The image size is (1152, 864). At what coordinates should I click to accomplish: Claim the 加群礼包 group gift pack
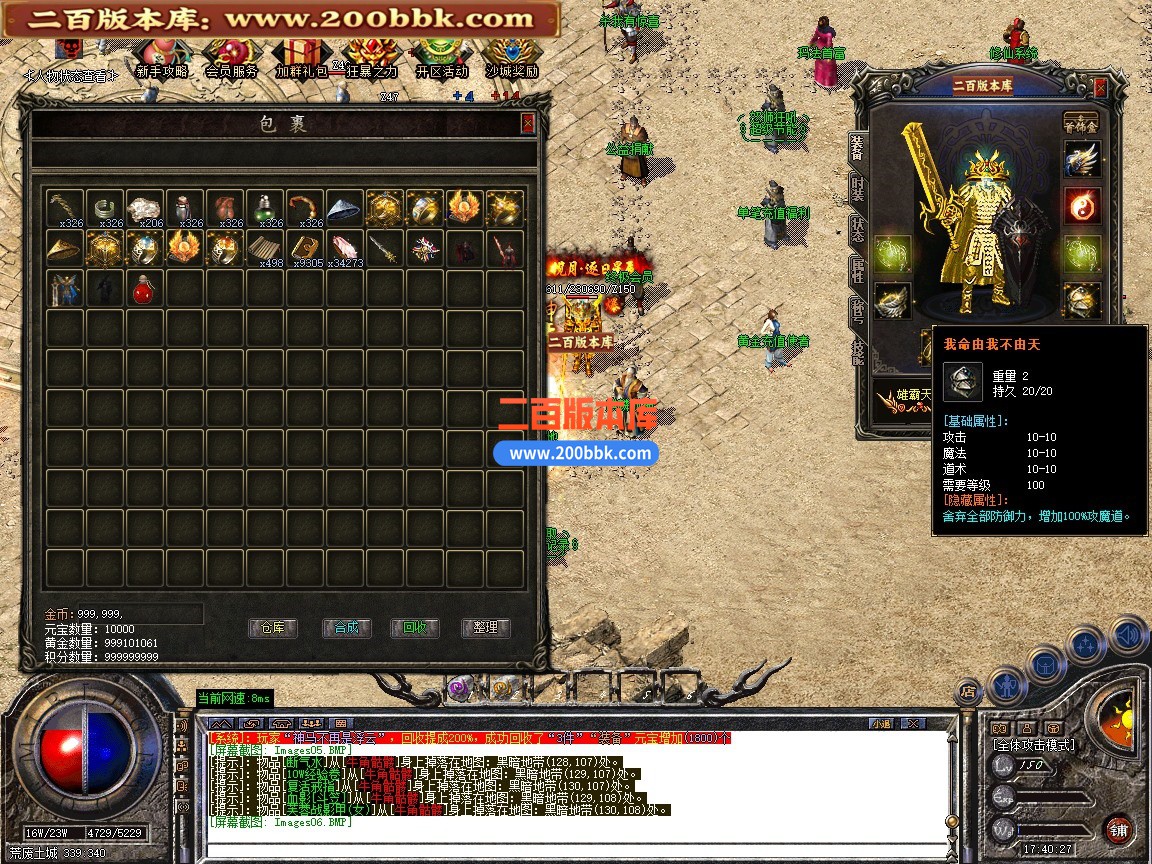tap(301, 57)
